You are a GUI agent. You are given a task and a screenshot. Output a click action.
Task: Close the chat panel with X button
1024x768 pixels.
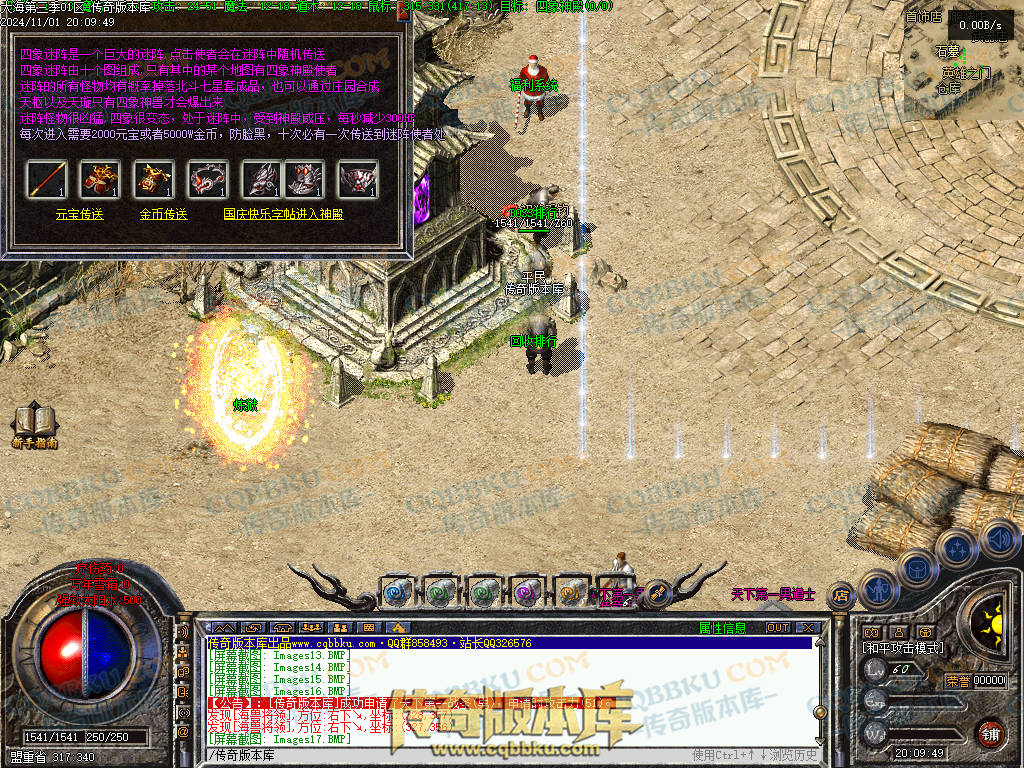pyautogui.click(x=809, y=628)
